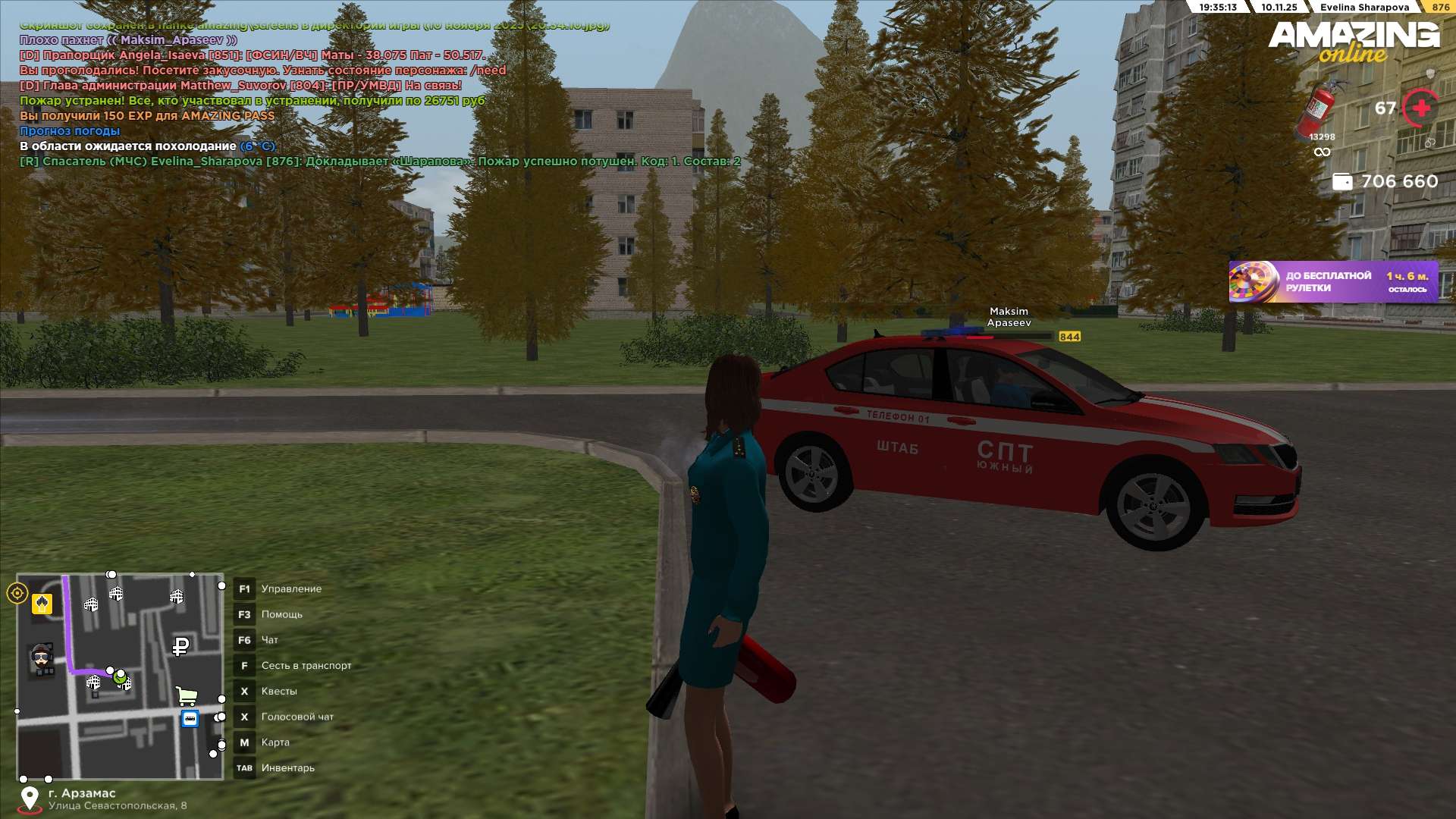Select the ruble bank marker on minimap

click(x=180, y=646)
